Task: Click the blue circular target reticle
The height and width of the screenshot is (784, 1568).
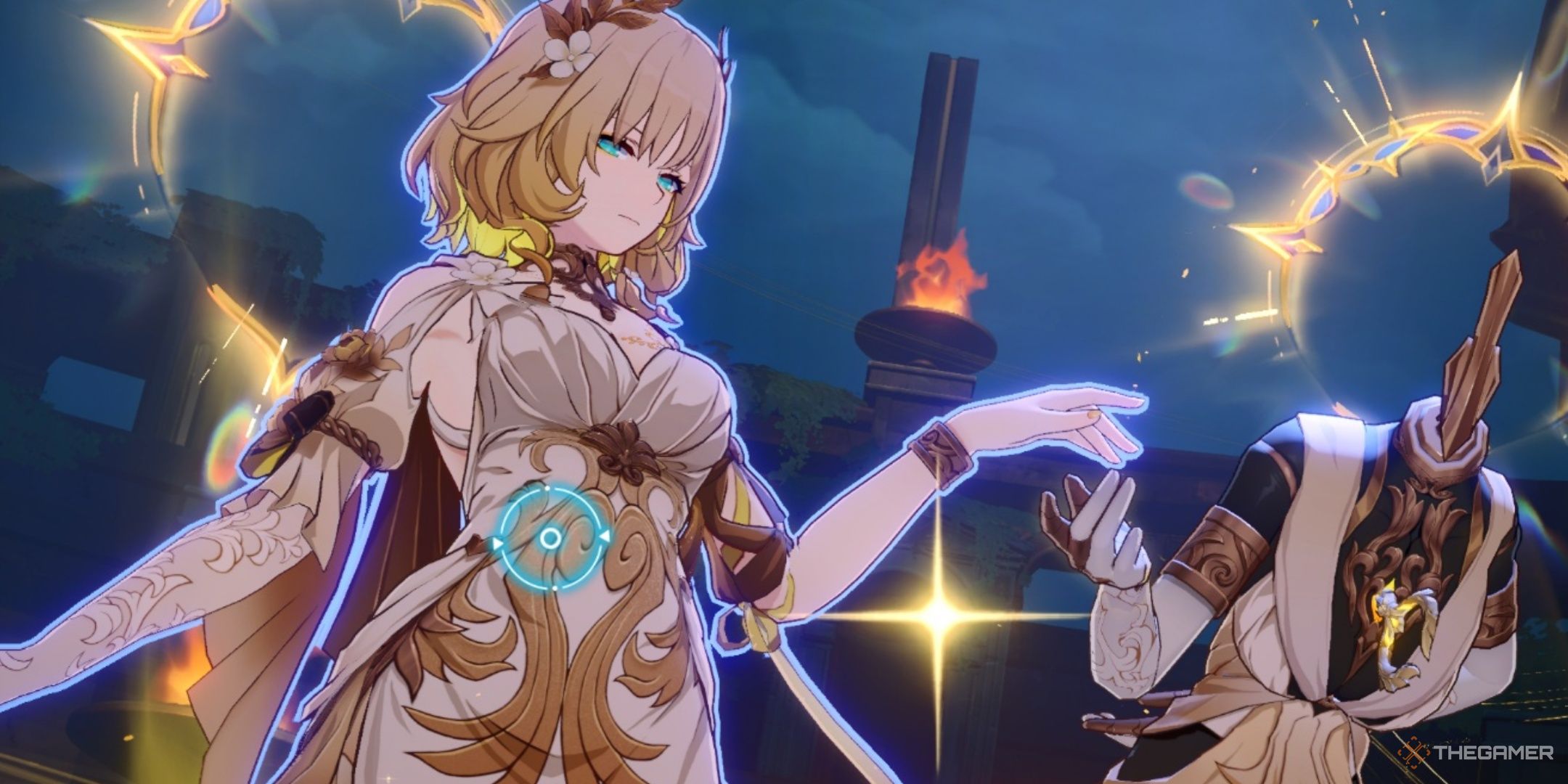Action: point(550,538)
